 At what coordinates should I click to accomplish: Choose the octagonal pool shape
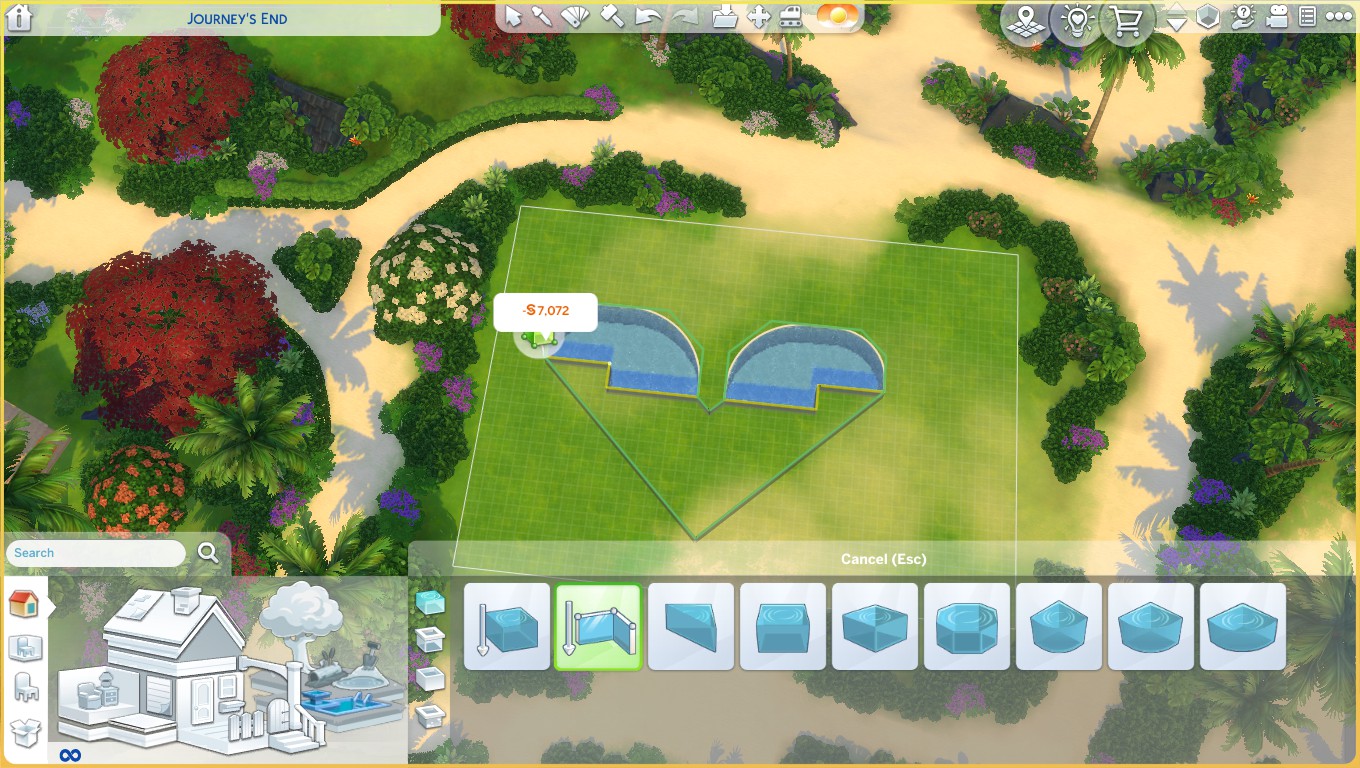coord(966,627)
